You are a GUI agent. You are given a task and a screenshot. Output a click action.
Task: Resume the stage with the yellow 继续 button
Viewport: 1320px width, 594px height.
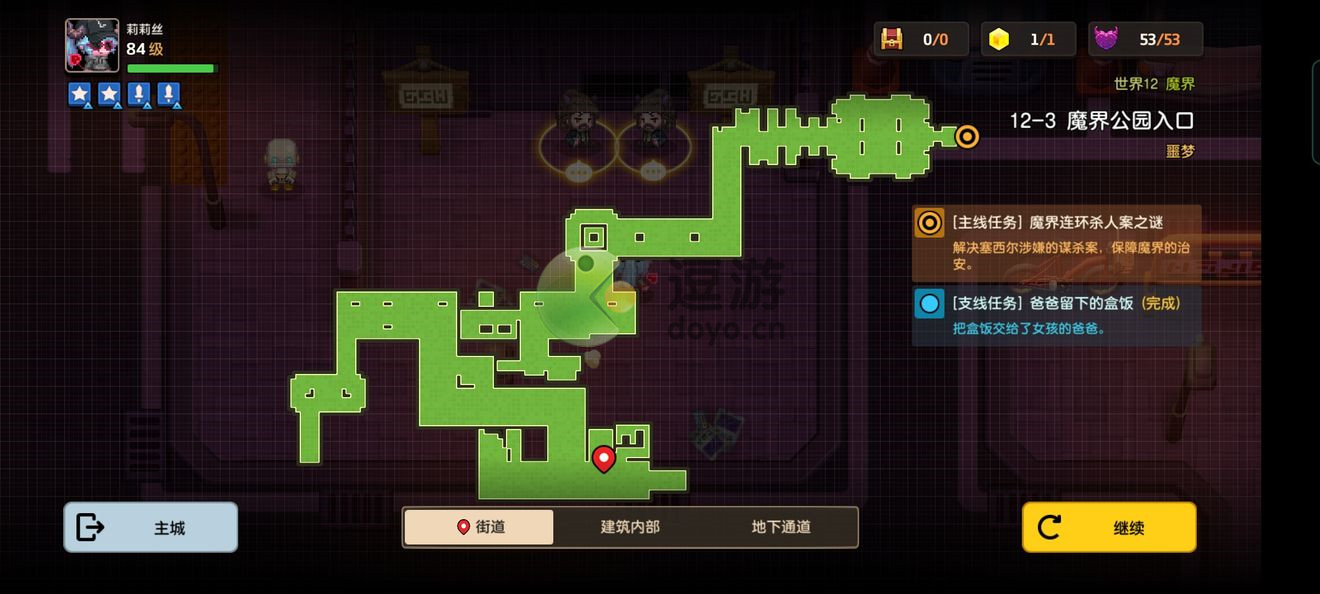(x=1108, y=527)
